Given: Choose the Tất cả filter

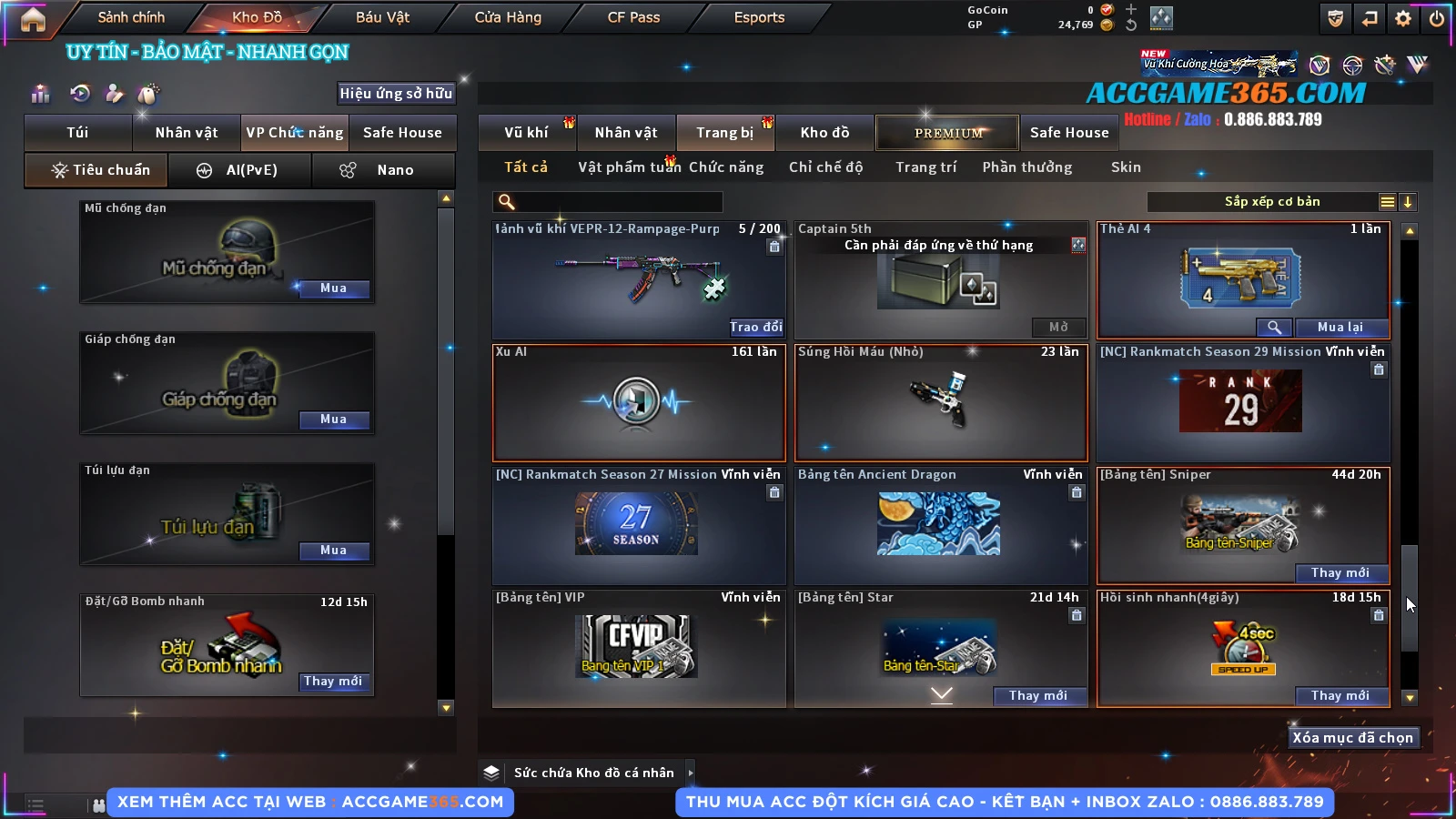Looking at the screenshot, I should pos(526,167).
